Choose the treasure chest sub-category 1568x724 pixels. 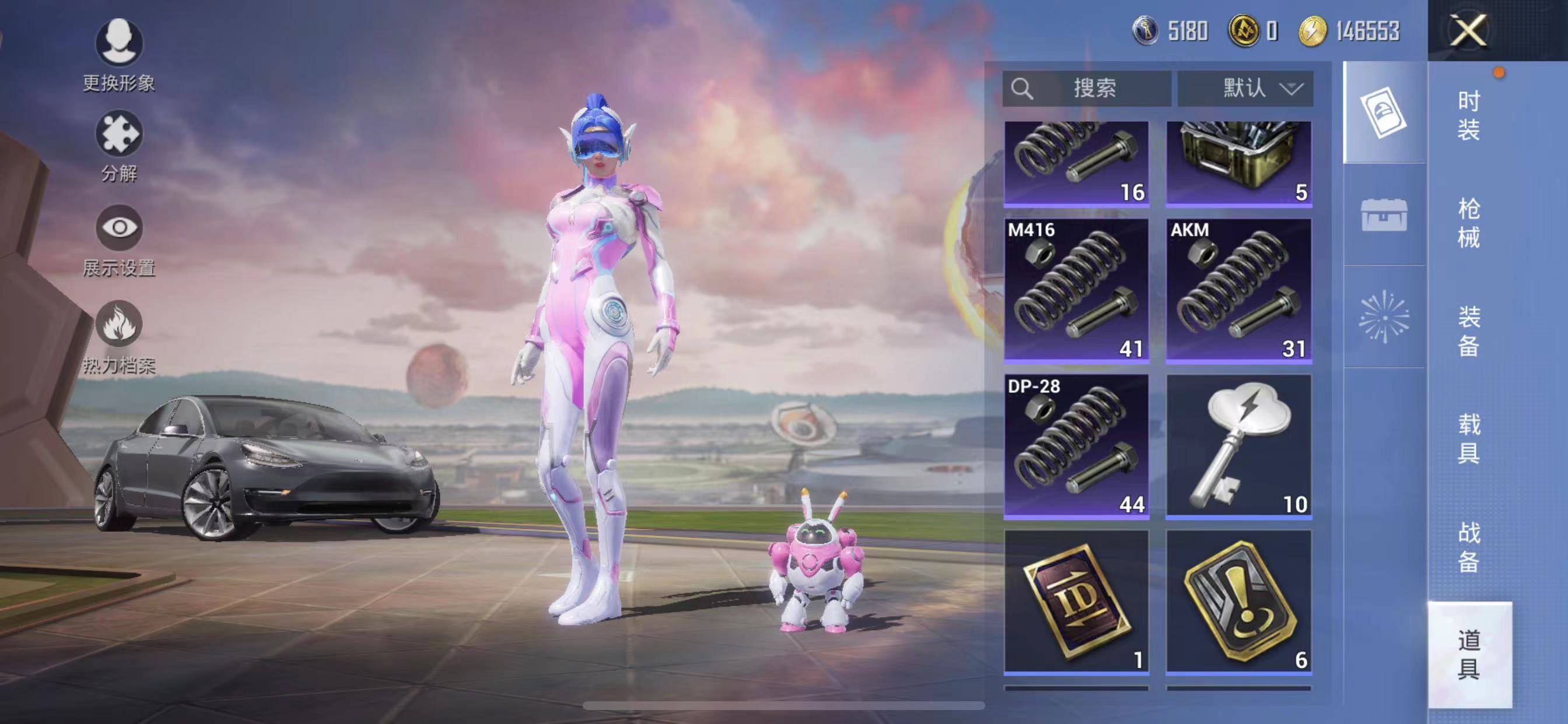(1384, 215)
